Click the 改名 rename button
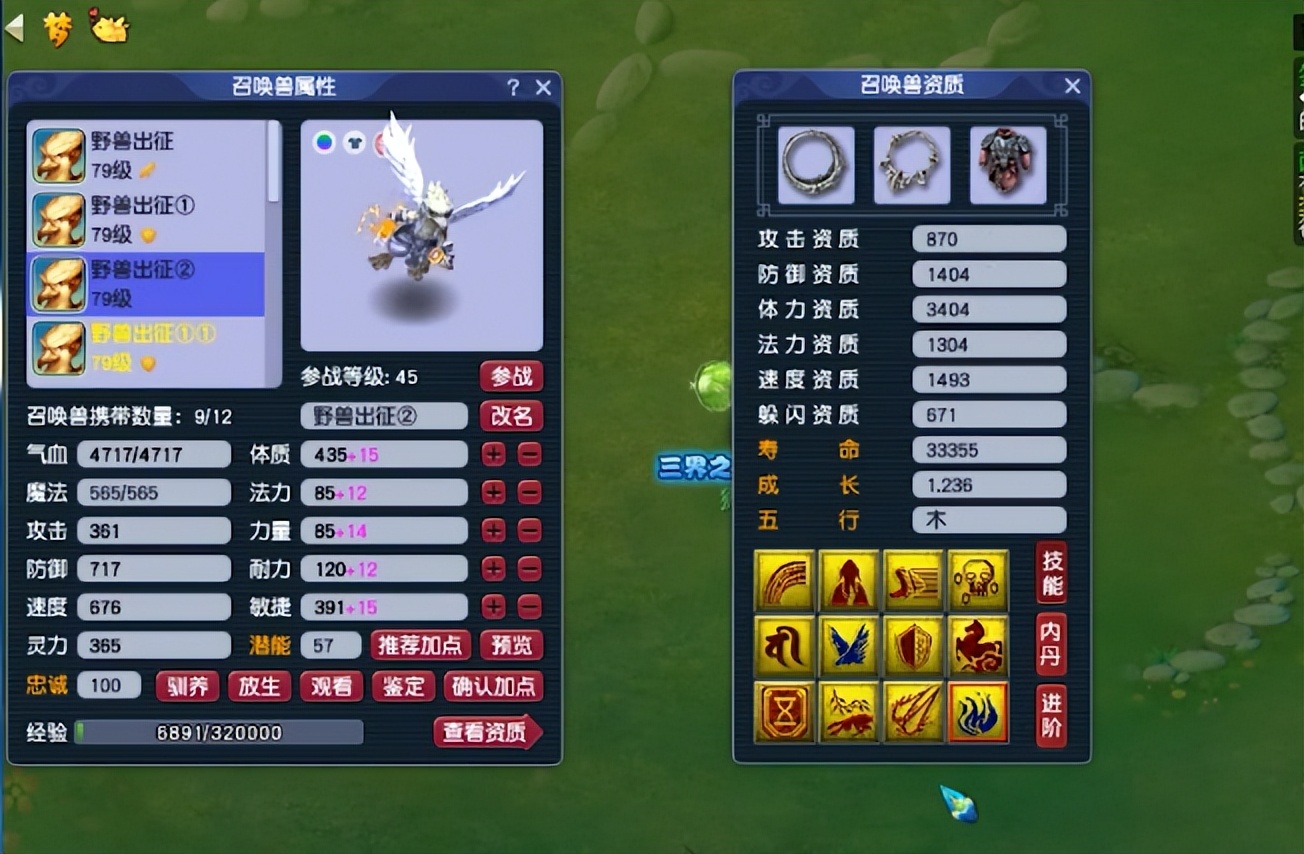The height and width of the screenshot is (854, 1304). pos(511,416)
